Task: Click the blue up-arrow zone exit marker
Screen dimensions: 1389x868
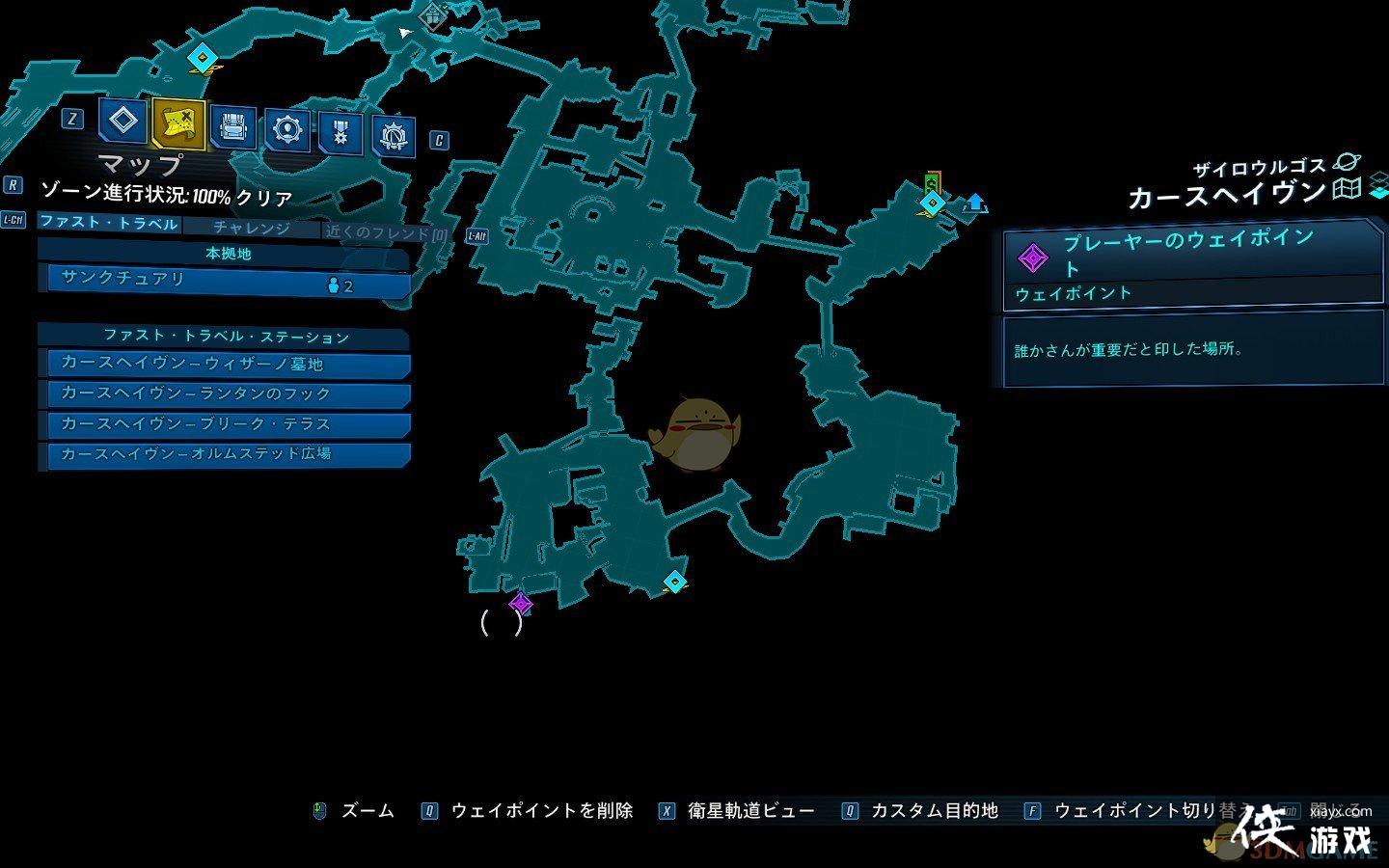Action: pyautogui.click(x=975, y=203)
